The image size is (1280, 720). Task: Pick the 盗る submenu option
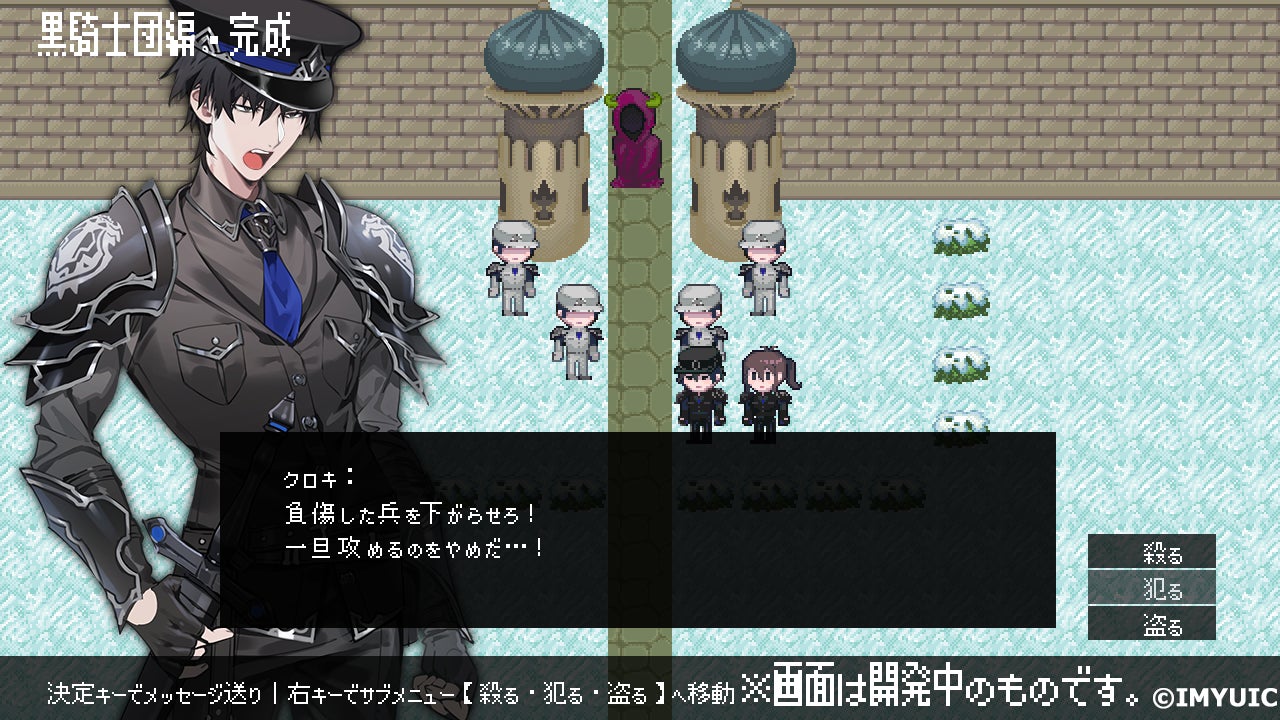1152,624
